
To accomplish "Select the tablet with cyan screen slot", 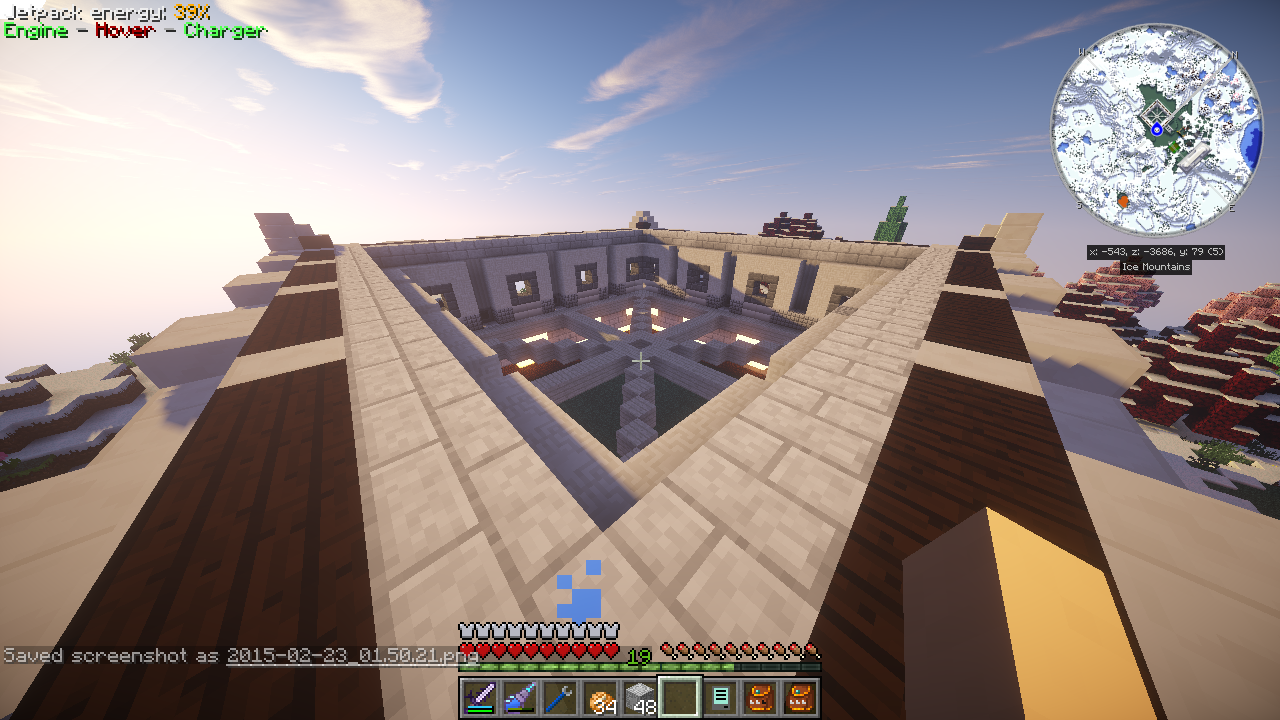I will [719, 697].
